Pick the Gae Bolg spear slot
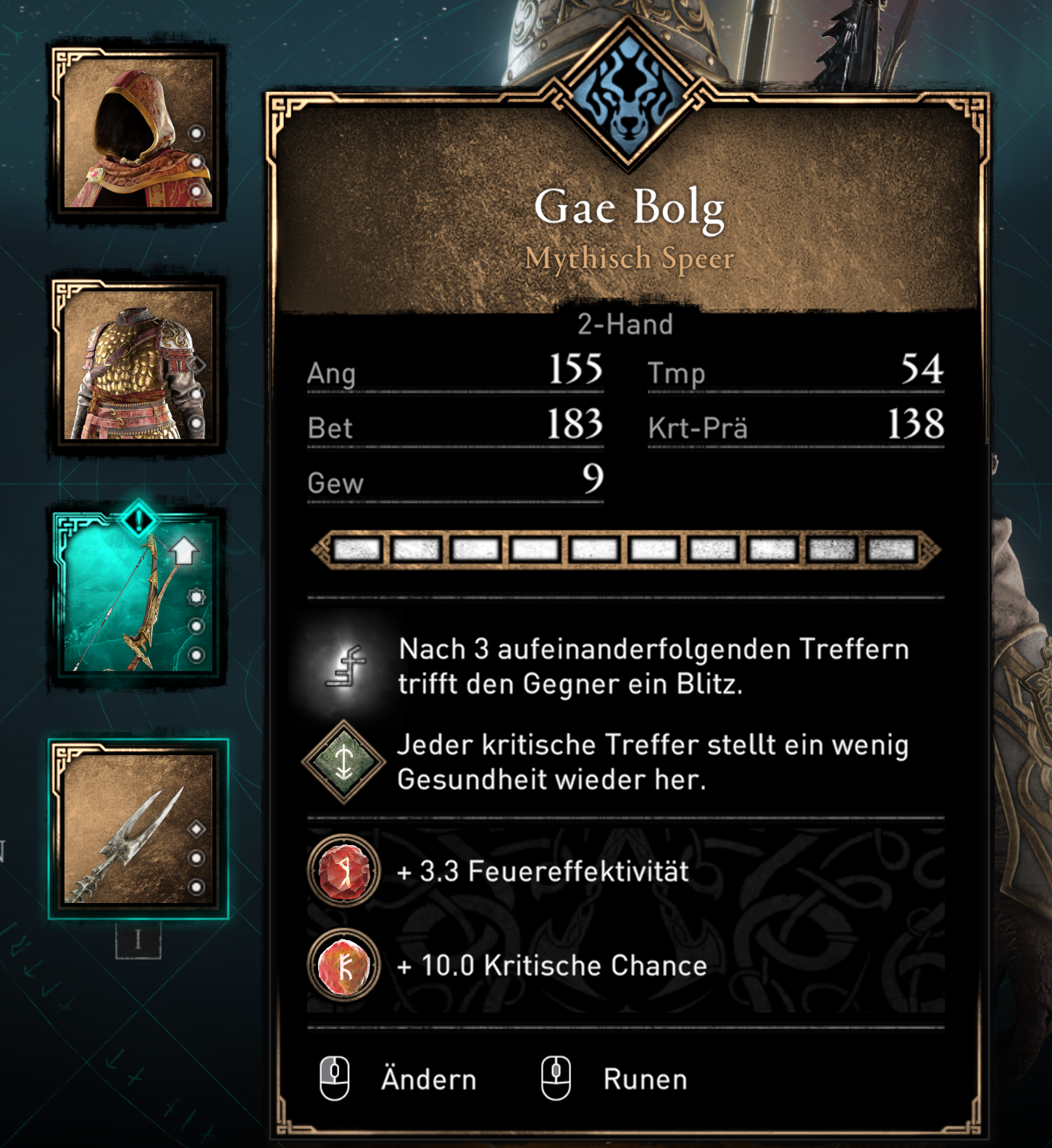This screenshot has width=1052, height=1148. pyautogui.click(x=138, y=829)
